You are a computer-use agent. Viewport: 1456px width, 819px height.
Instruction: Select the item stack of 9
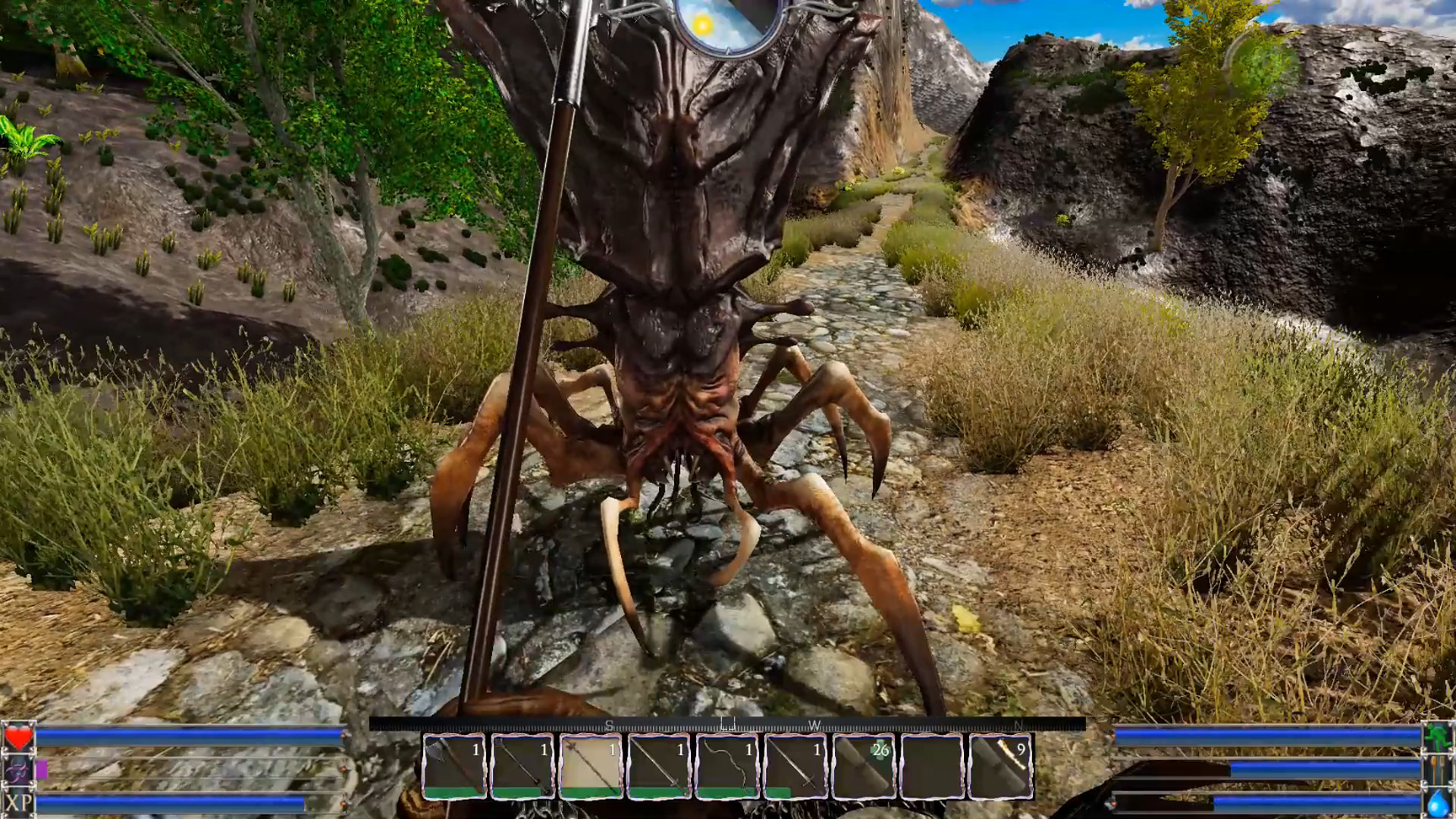[1000, 766]
